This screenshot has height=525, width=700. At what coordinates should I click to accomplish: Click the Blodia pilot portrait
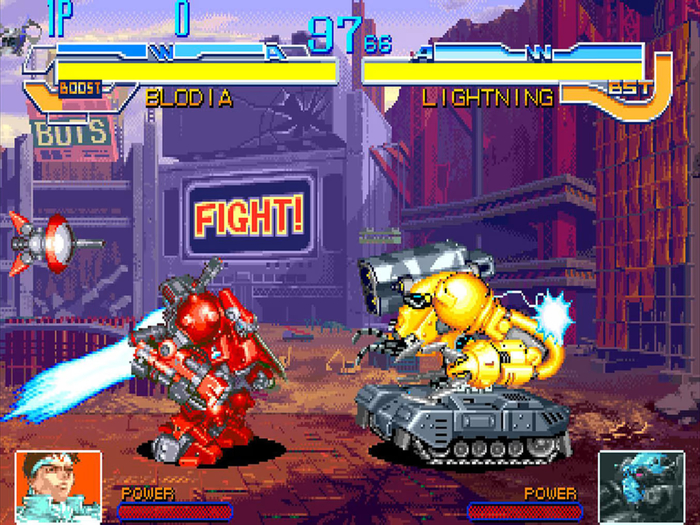click(59, 483)
